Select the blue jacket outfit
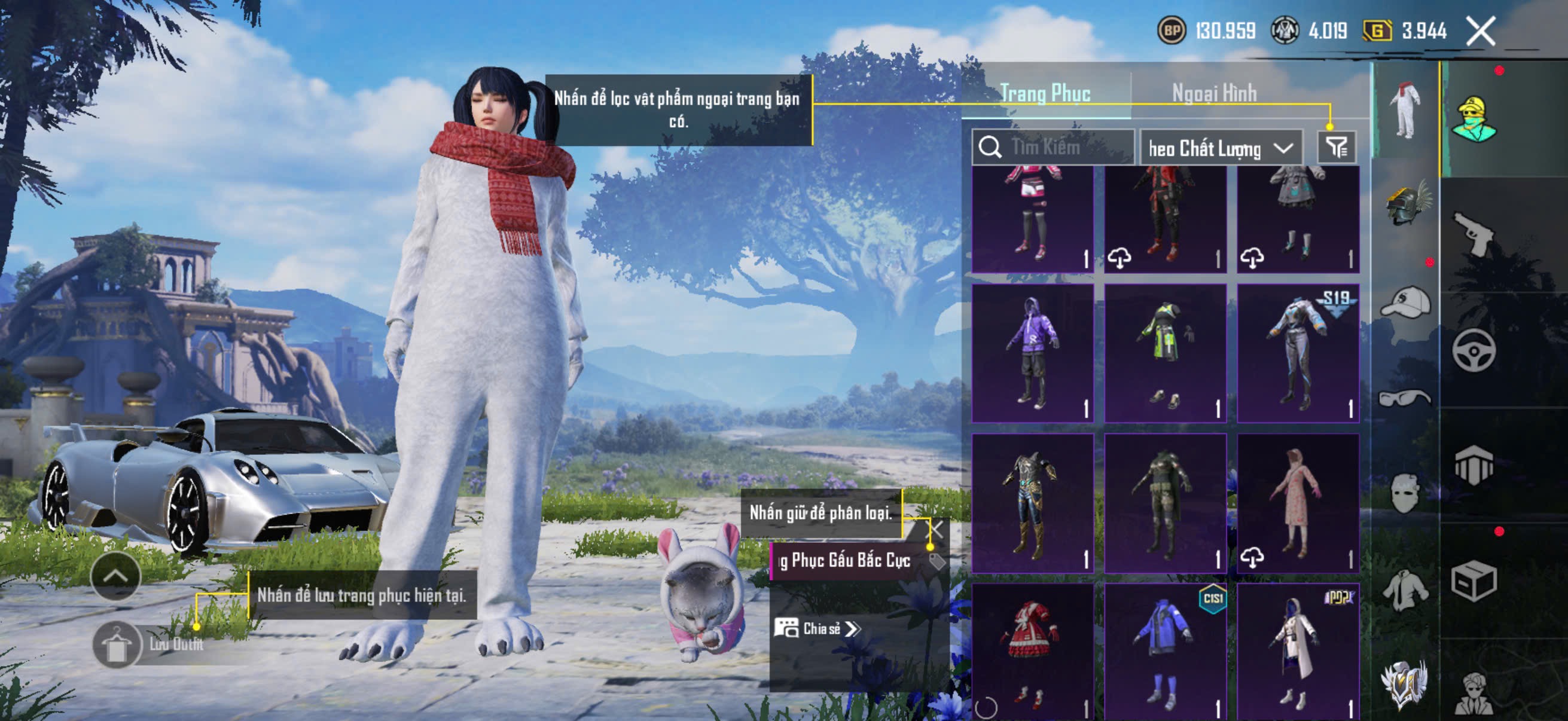The width and height of the screenshot is (1568, 721). pos(1165,651)
